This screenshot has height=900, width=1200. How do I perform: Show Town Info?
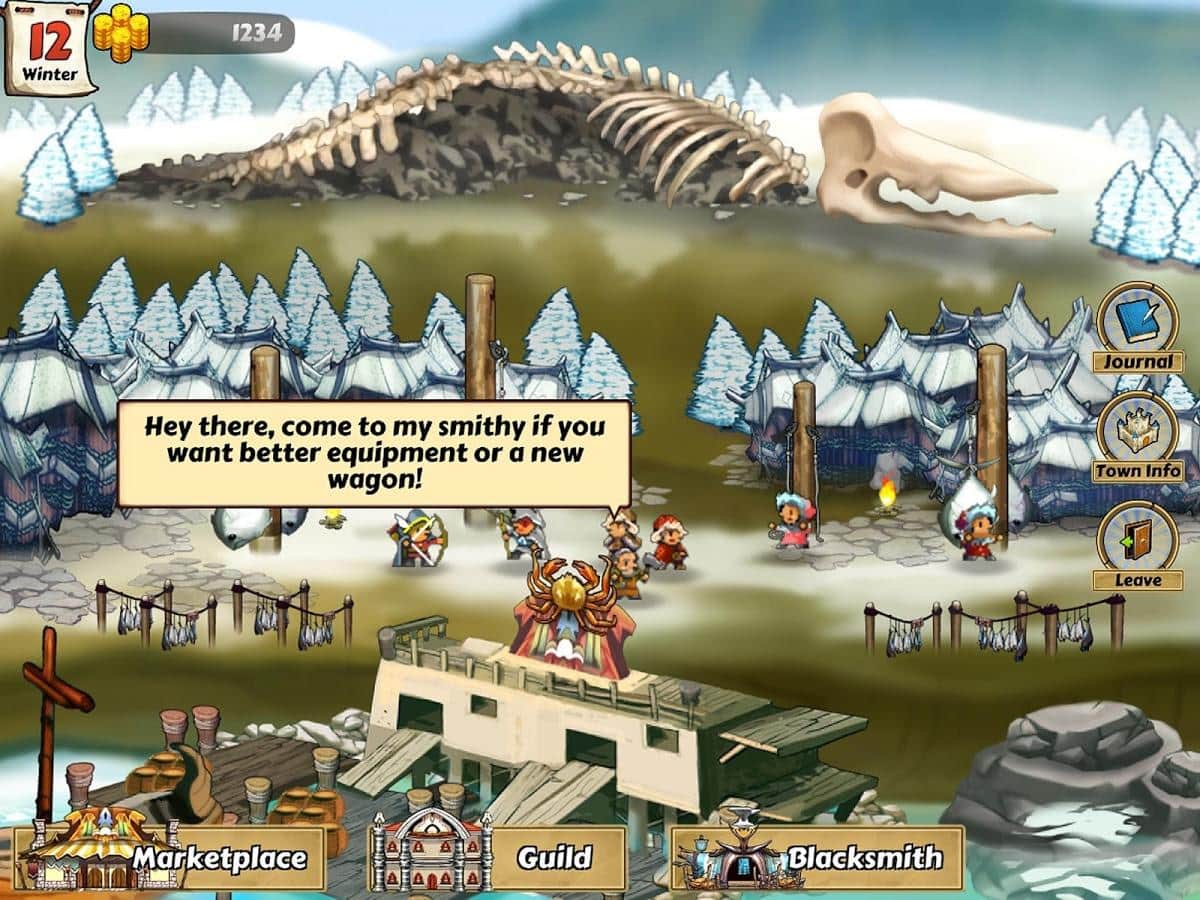[1137, 433]
